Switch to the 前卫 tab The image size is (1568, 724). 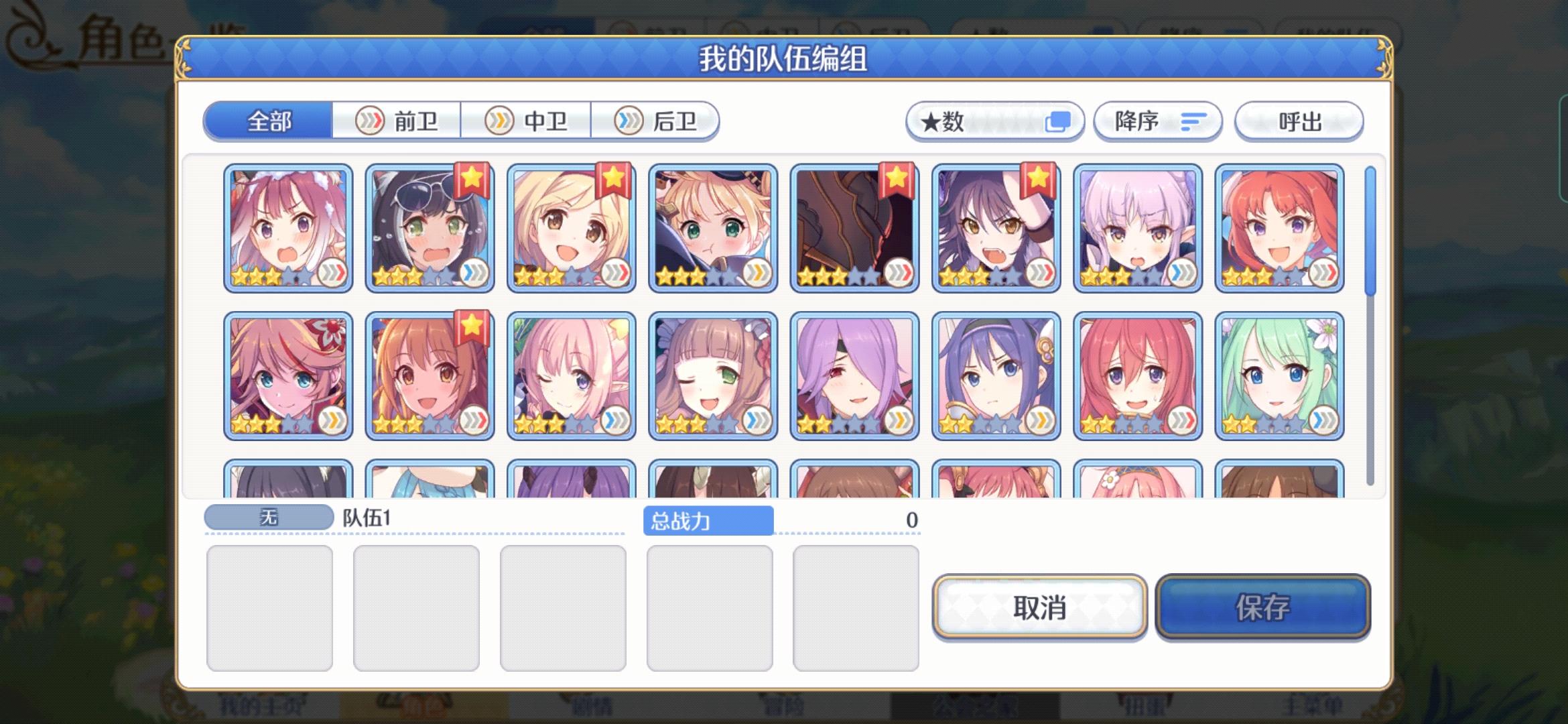[397, 121]
